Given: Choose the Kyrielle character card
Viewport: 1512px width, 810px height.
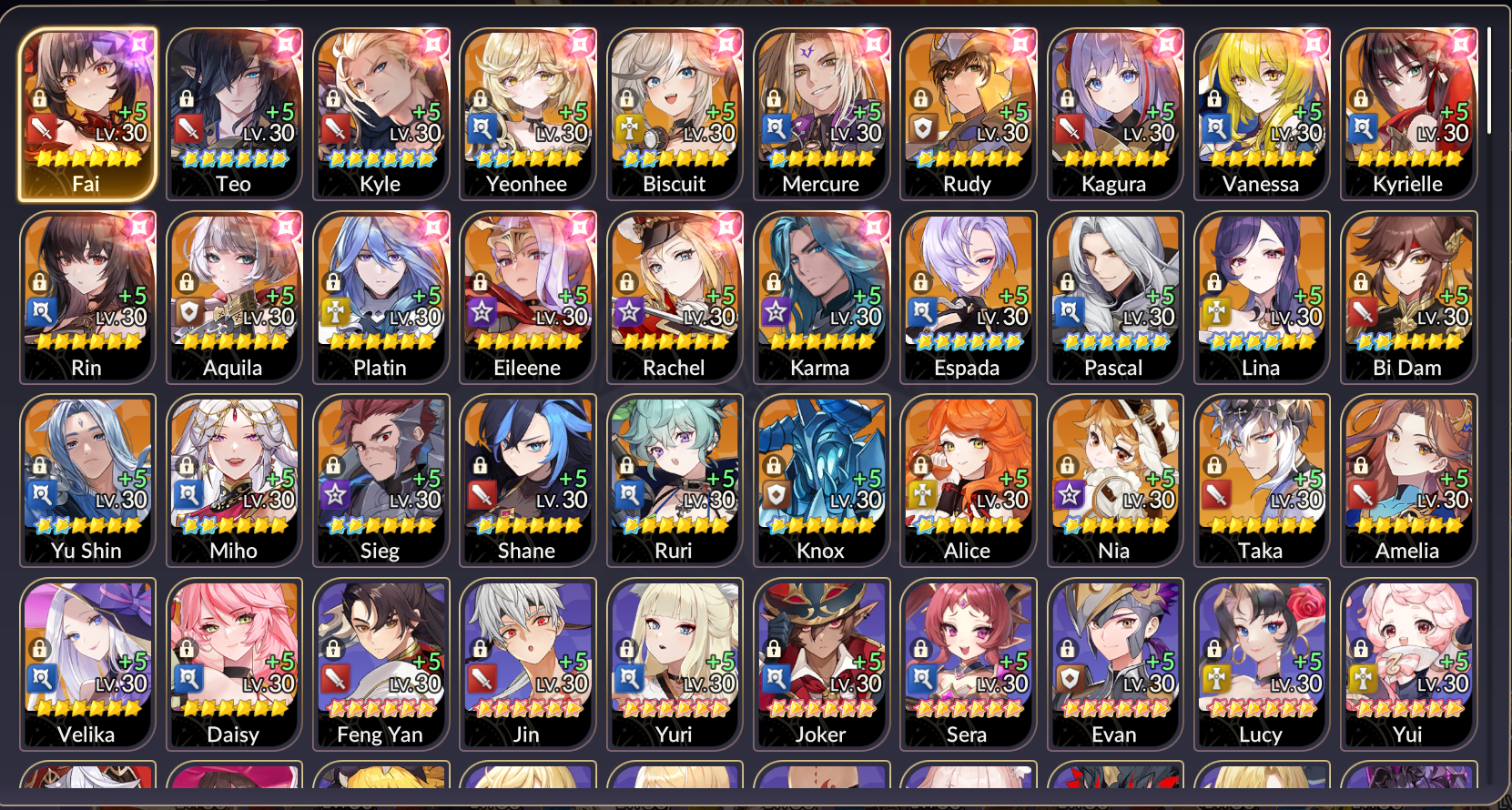Looking at the screenshot, I should tap(1407, 114).
